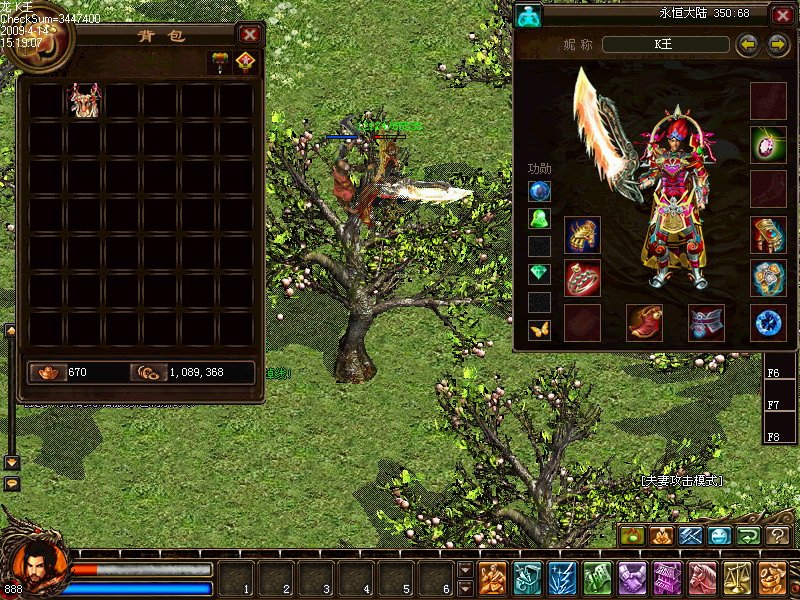The image size is (800, 600).
Task: Select the equipped pink gem necklace
Action: click(x=768, y=144)
